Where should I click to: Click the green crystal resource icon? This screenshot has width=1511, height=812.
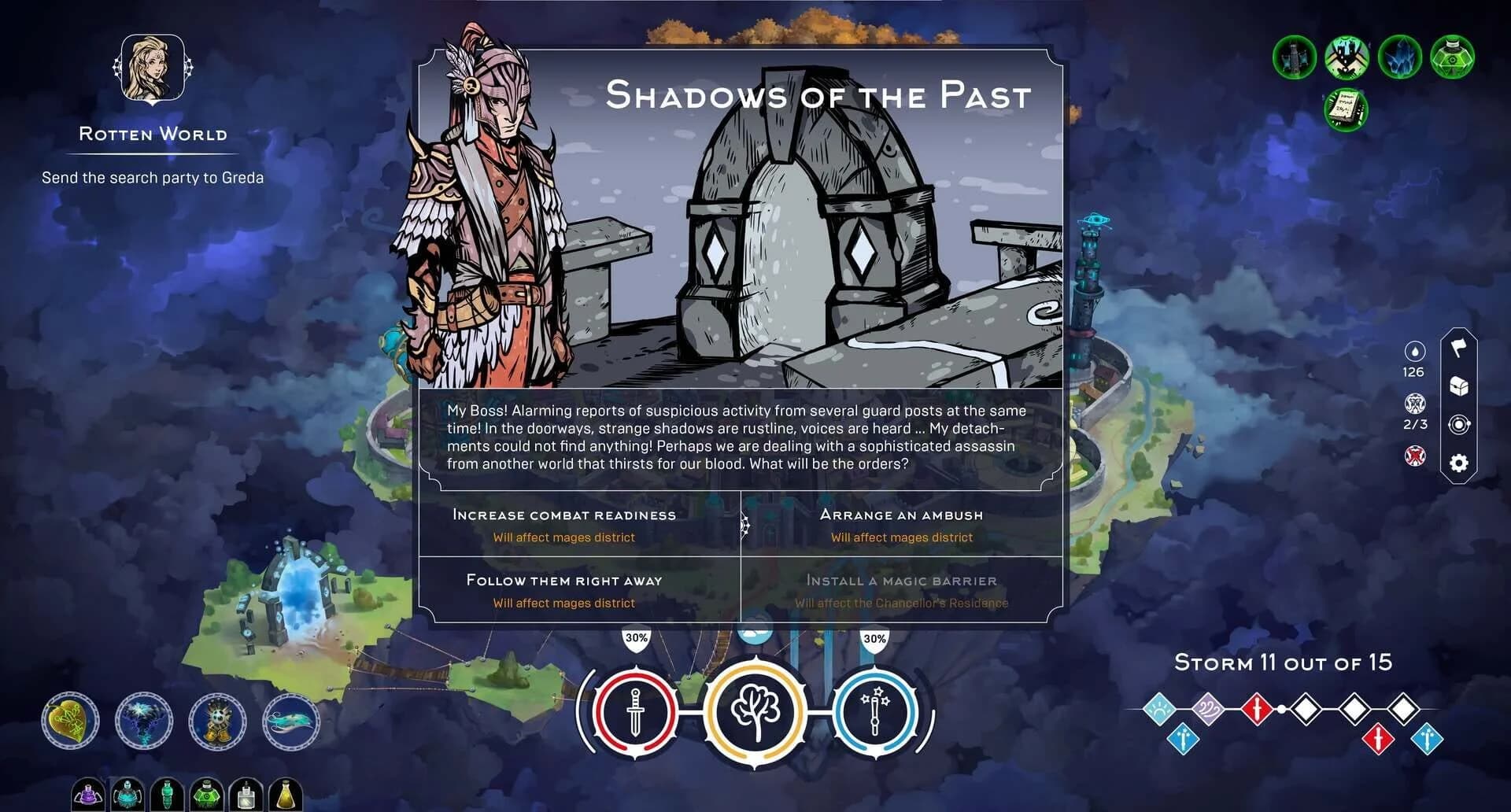point(1398,56)
